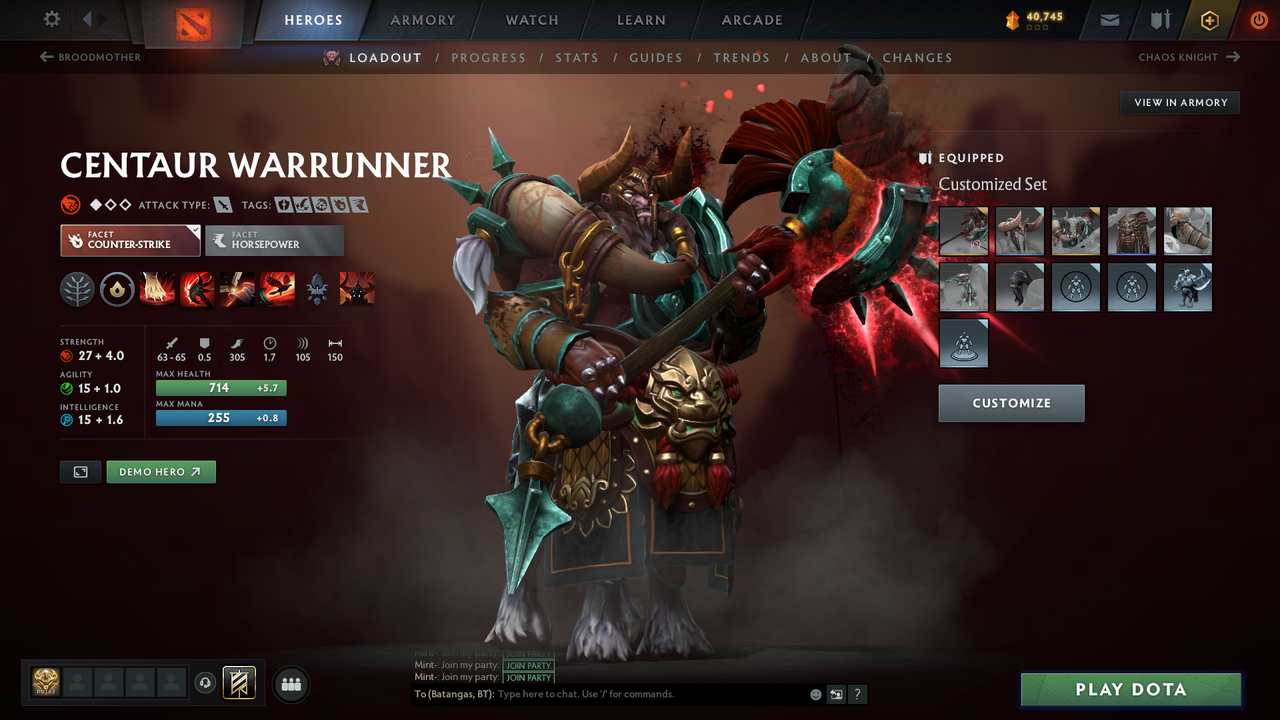This screenshot has height=720, width=1280.
Task: Switch to the Horsepower facet
Action: click(x=275, y=240)
